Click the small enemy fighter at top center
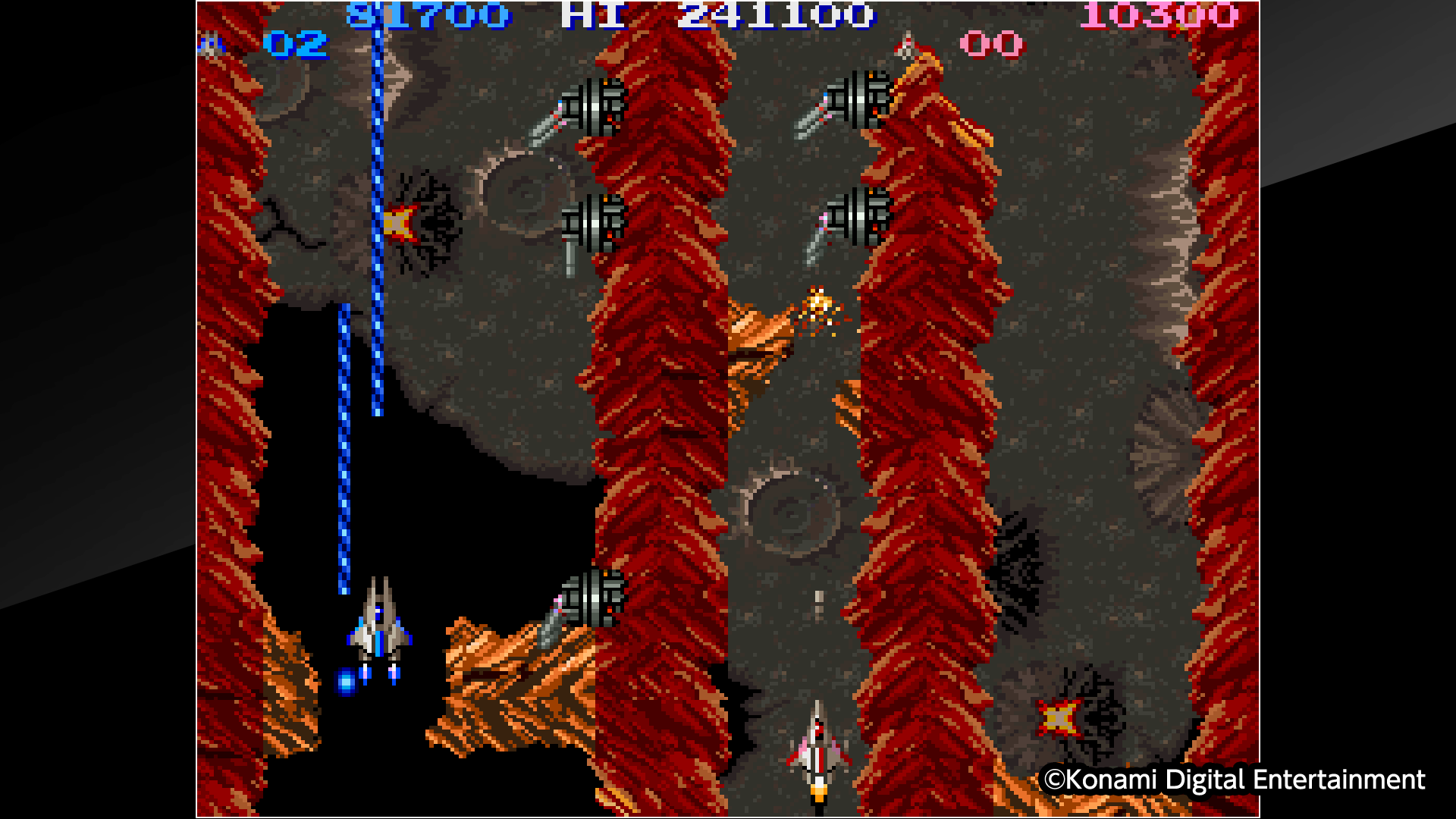The width and height of the screenshot is (1456, 819). (x=907, y=45)
